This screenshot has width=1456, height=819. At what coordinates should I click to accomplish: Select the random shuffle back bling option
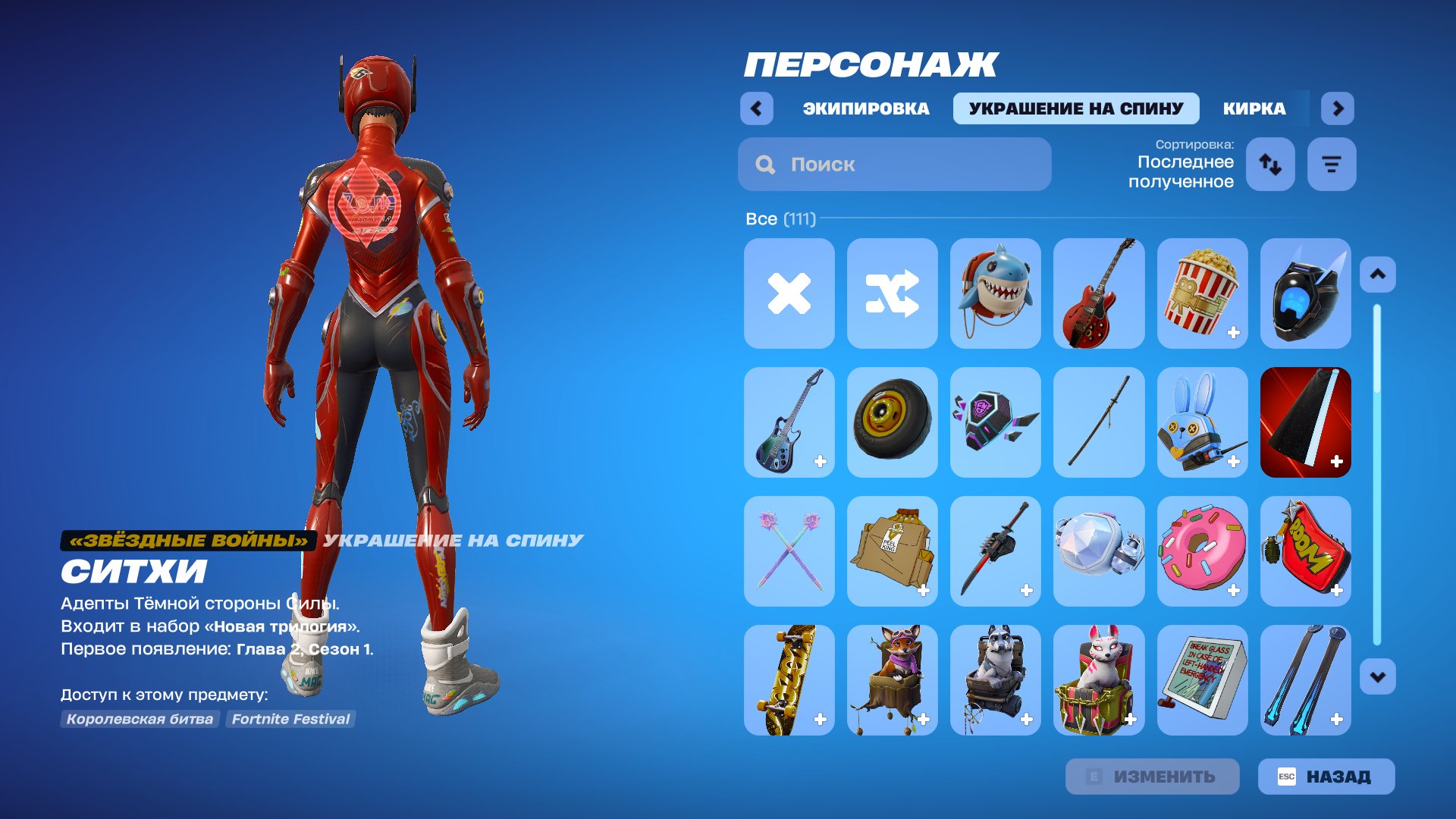[x=892, y=293]
